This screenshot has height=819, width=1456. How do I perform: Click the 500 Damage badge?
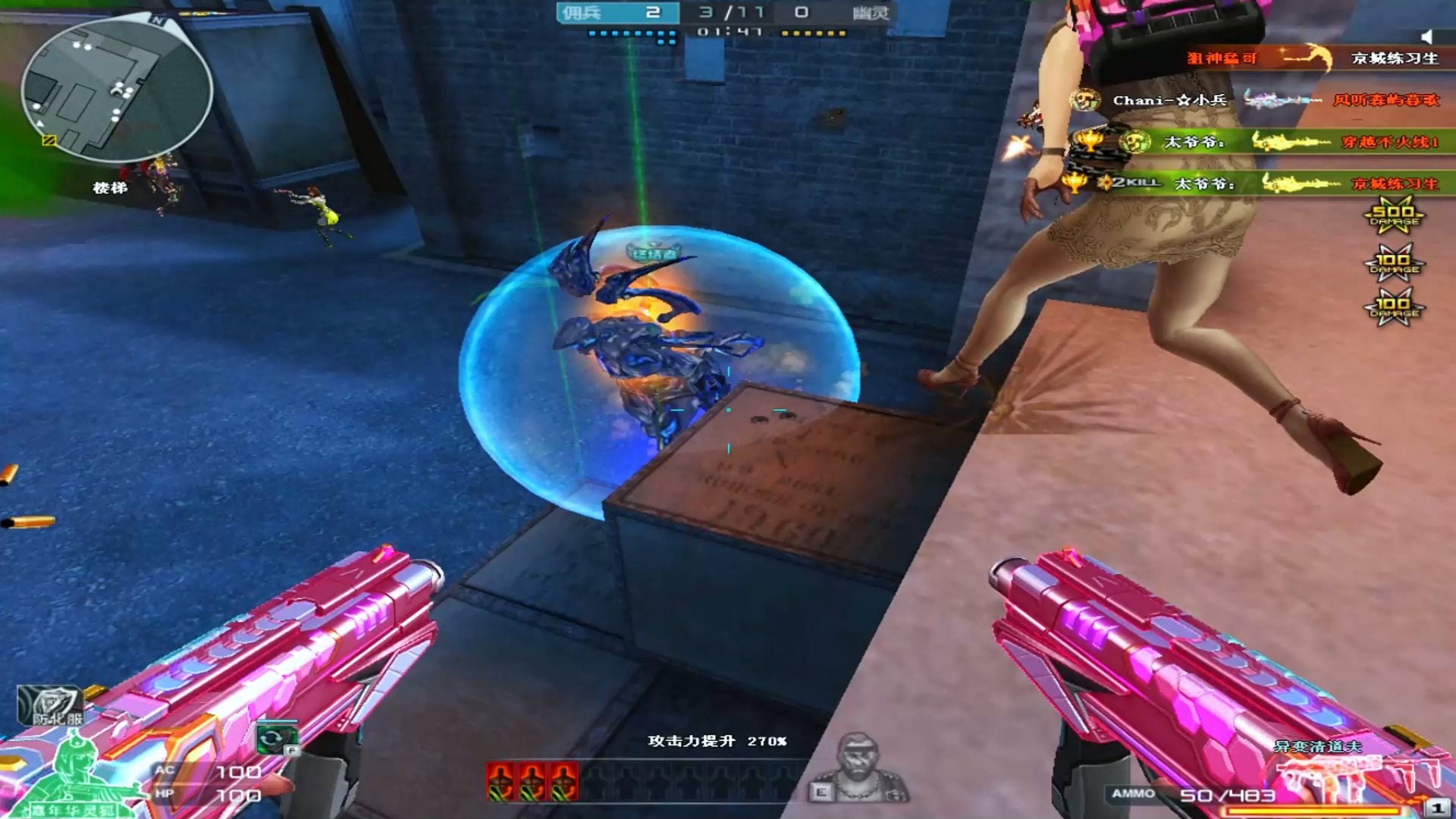tap(1394, 216)
